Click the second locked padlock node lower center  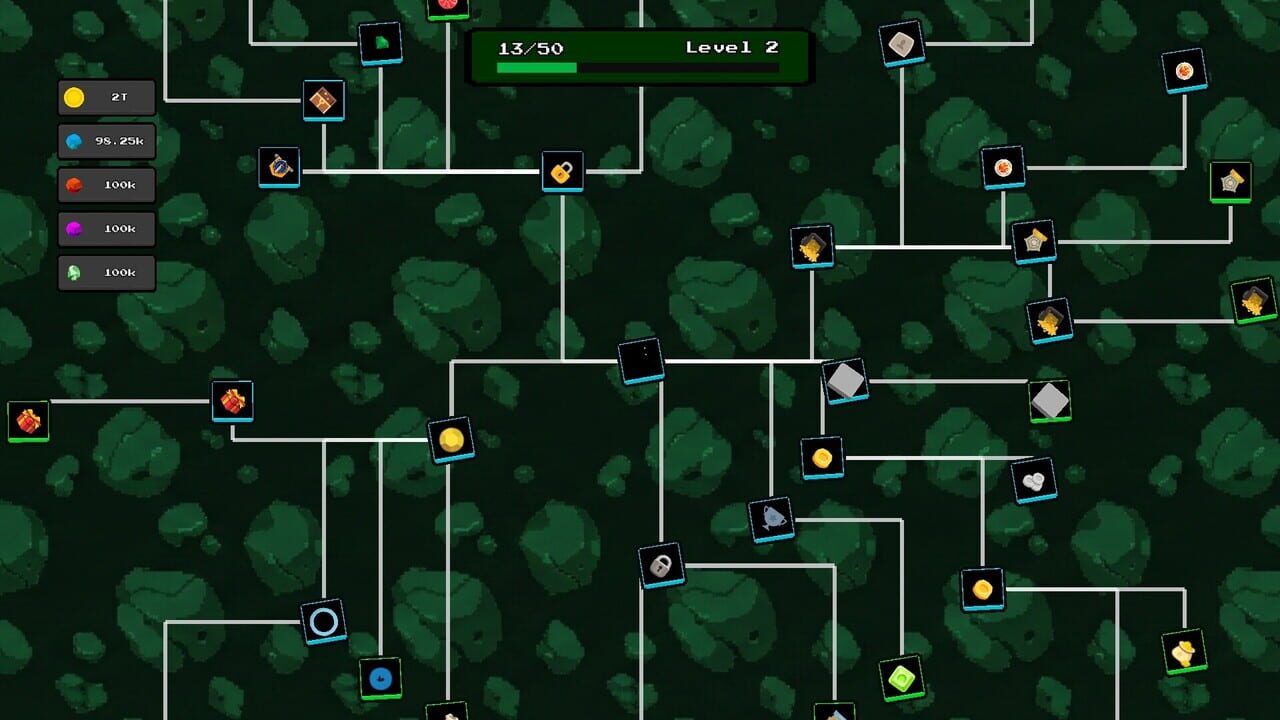pyautogui.click(x=662, y=563)
